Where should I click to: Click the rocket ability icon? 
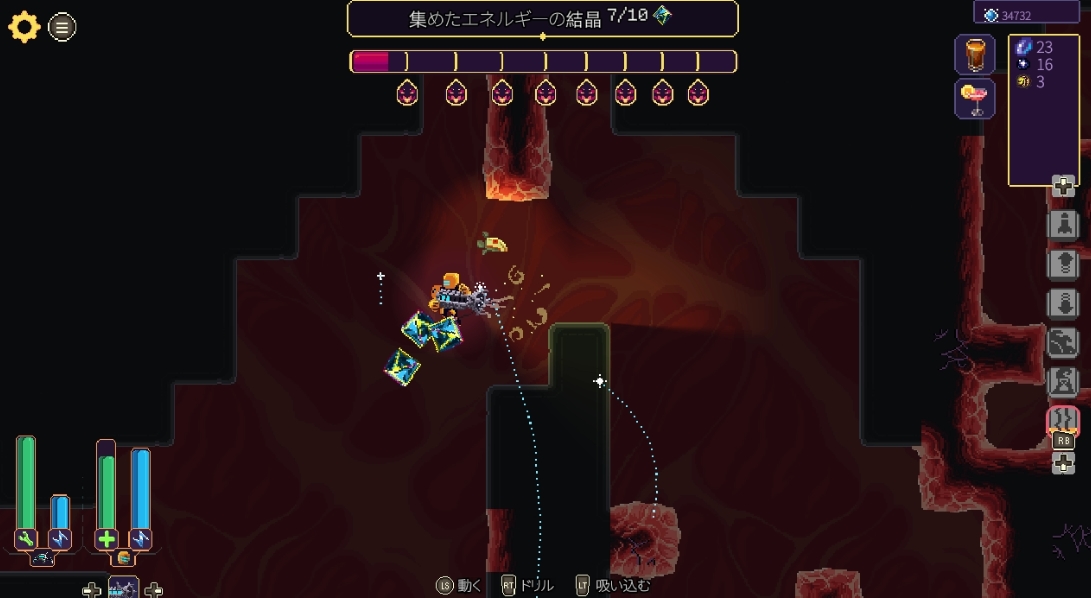1062,224
